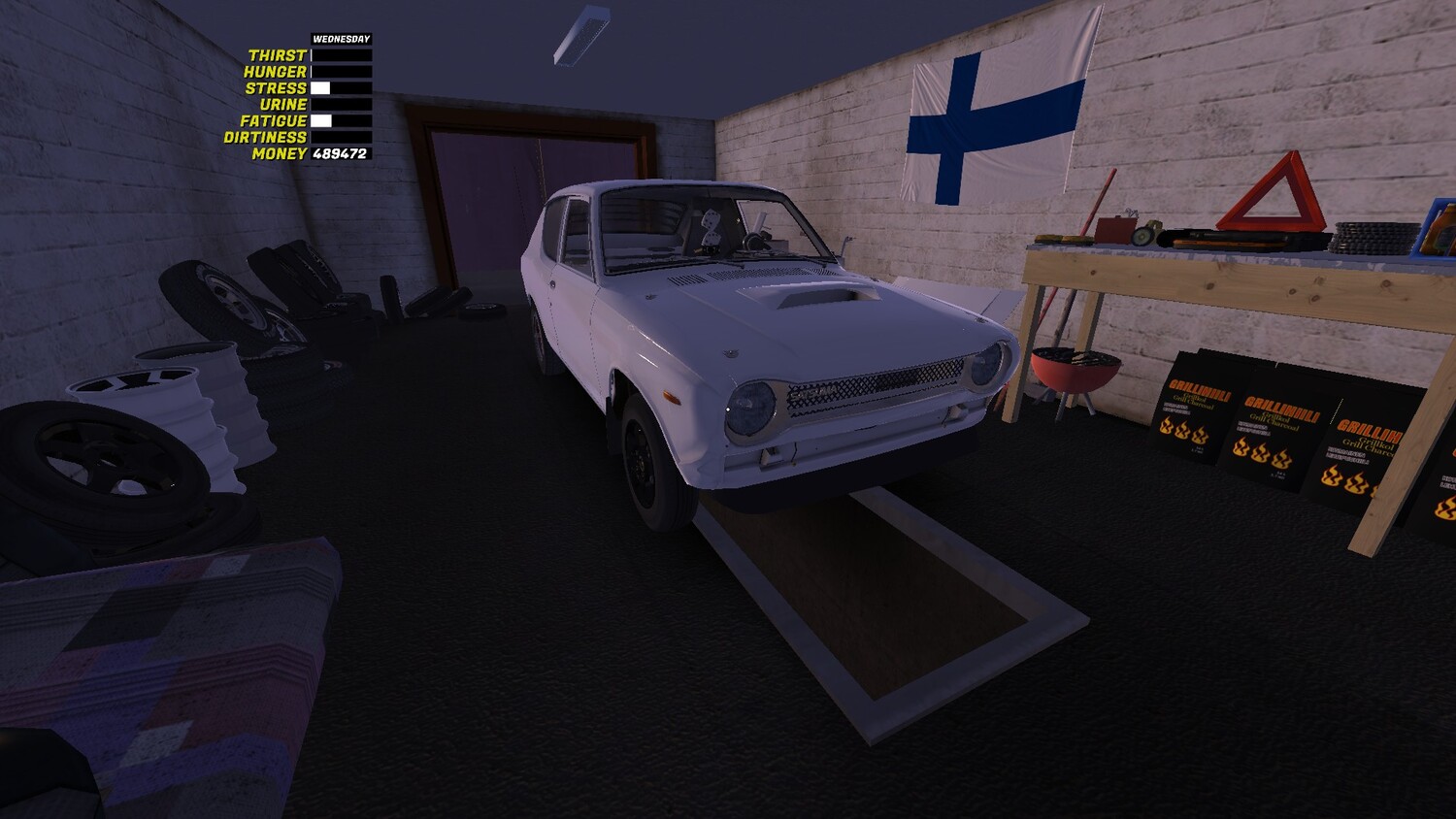1456x819 pixels.
Task: Click the ceiling fluorescent lamp
Action: point(582,34)
